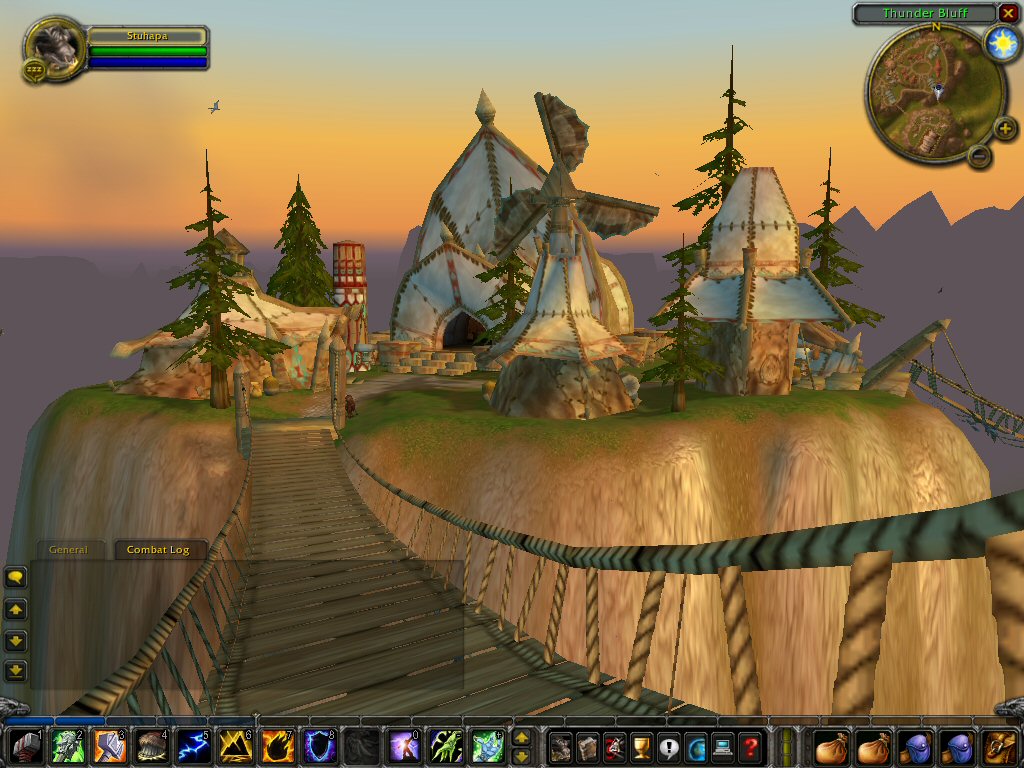Activate the blue lightning bolt spell

193,746
